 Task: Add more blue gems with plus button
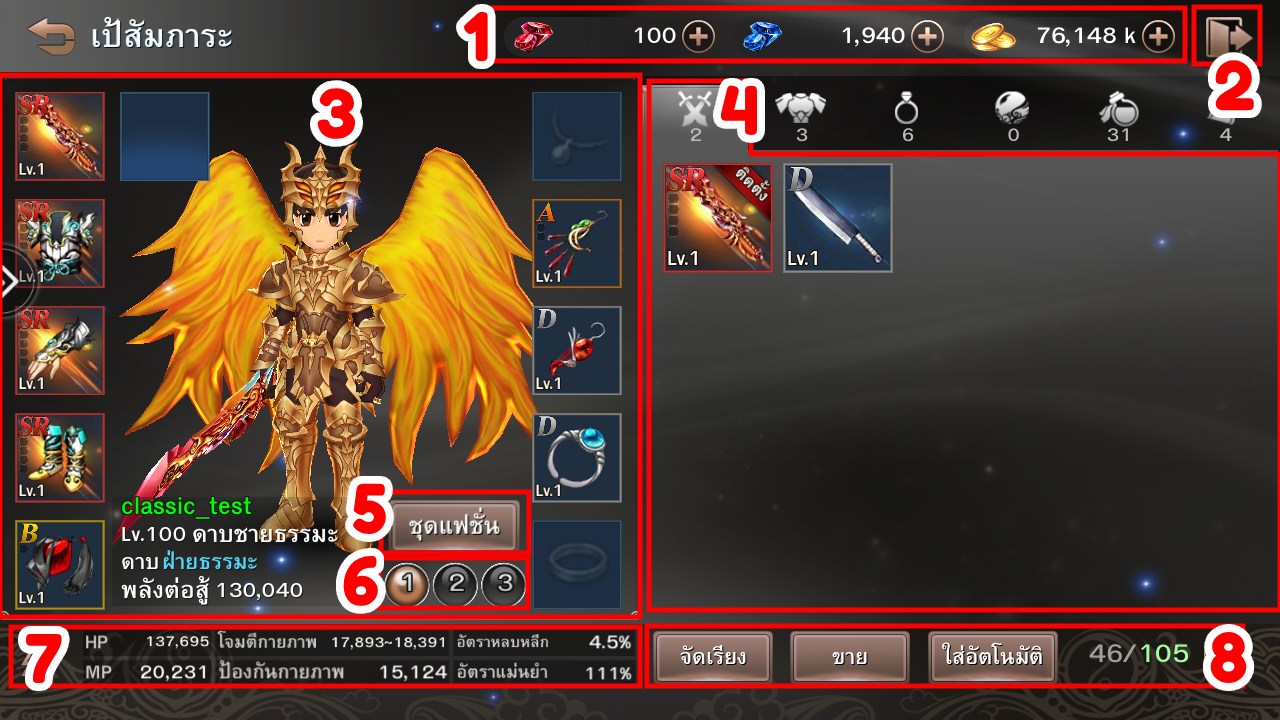(x=928, y=37)
